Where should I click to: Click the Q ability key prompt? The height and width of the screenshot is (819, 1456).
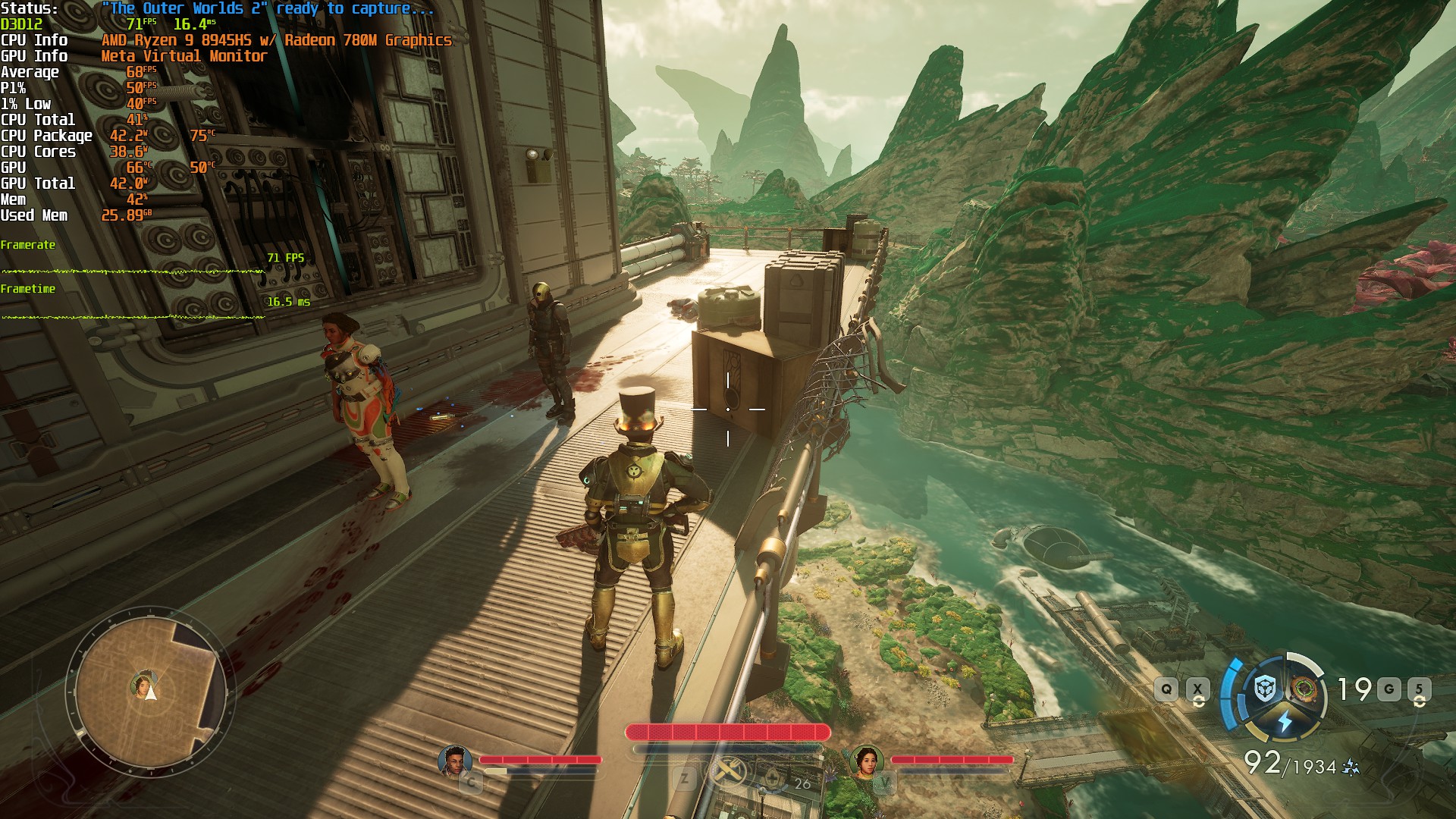click(x=1166, y=689)
